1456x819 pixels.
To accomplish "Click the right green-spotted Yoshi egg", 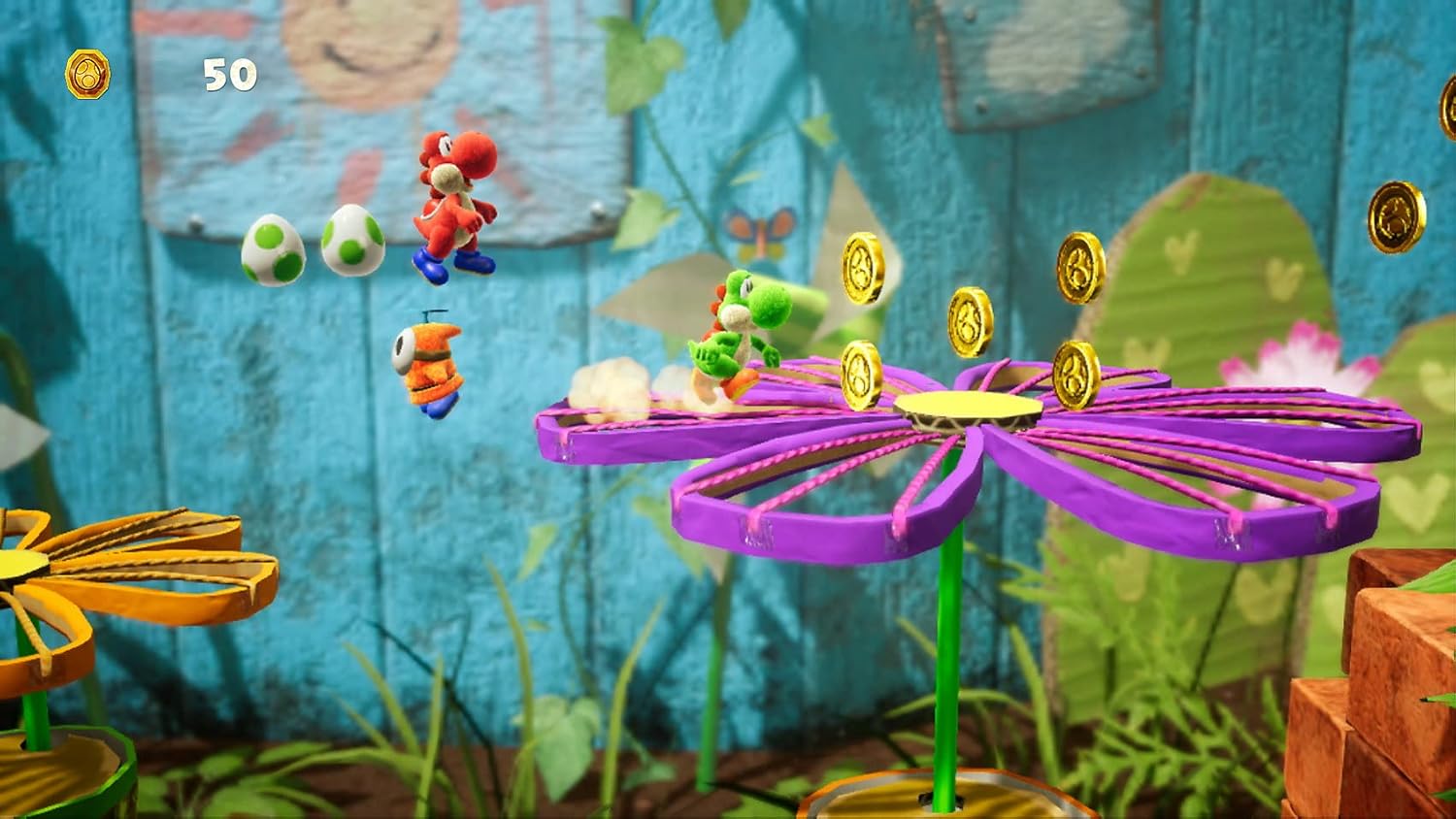I will (x=349, y=243).
